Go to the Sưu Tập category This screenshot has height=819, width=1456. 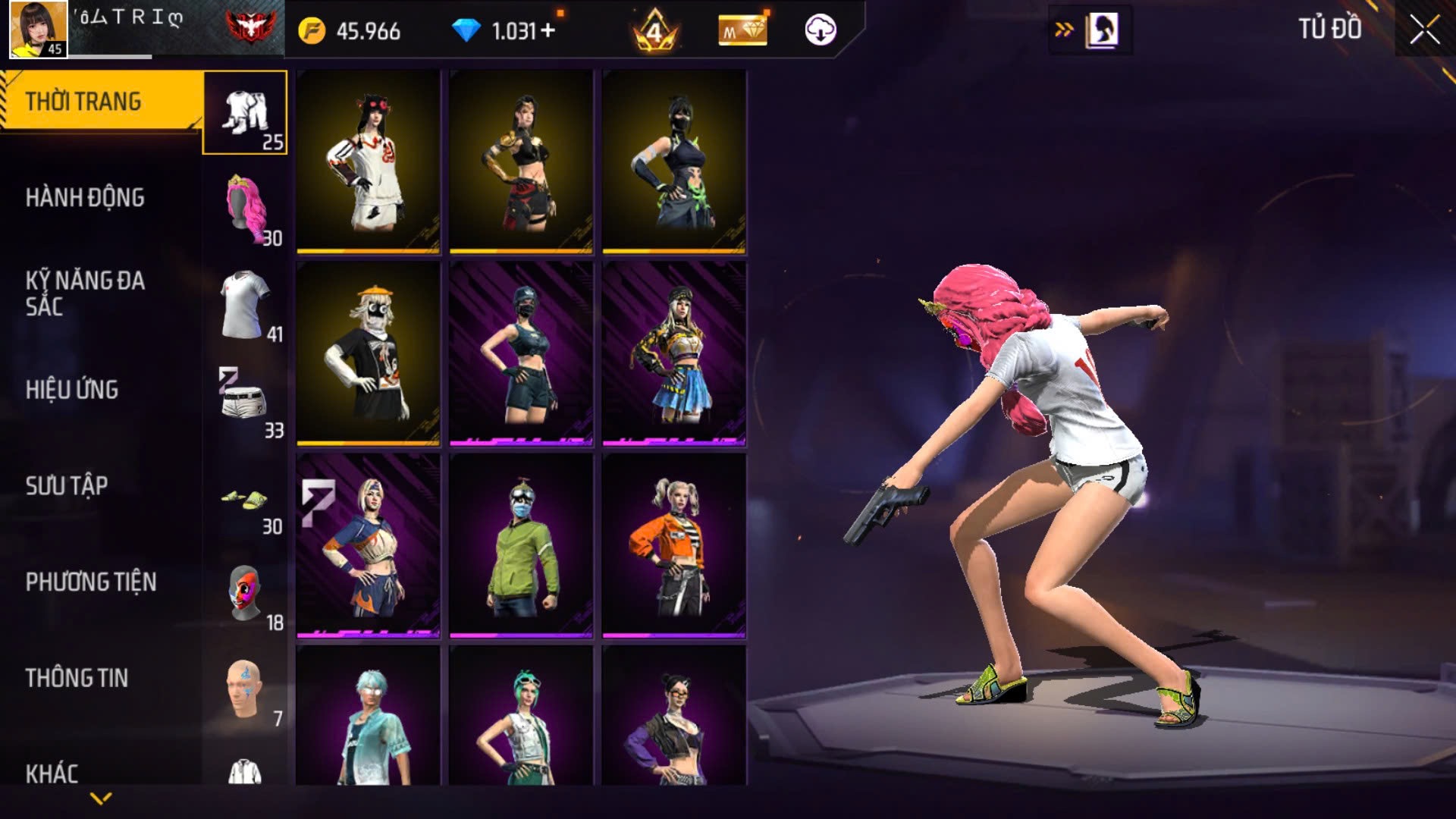tap(67, 486)
